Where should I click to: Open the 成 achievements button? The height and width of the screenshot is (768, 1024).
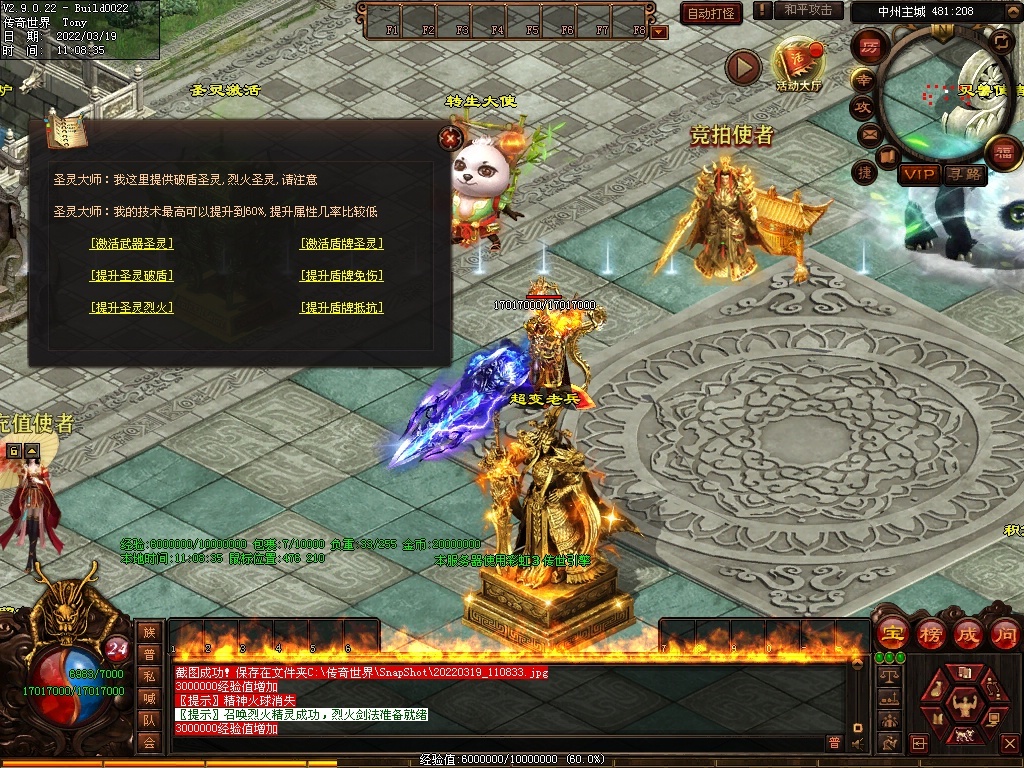click(967, 634)
